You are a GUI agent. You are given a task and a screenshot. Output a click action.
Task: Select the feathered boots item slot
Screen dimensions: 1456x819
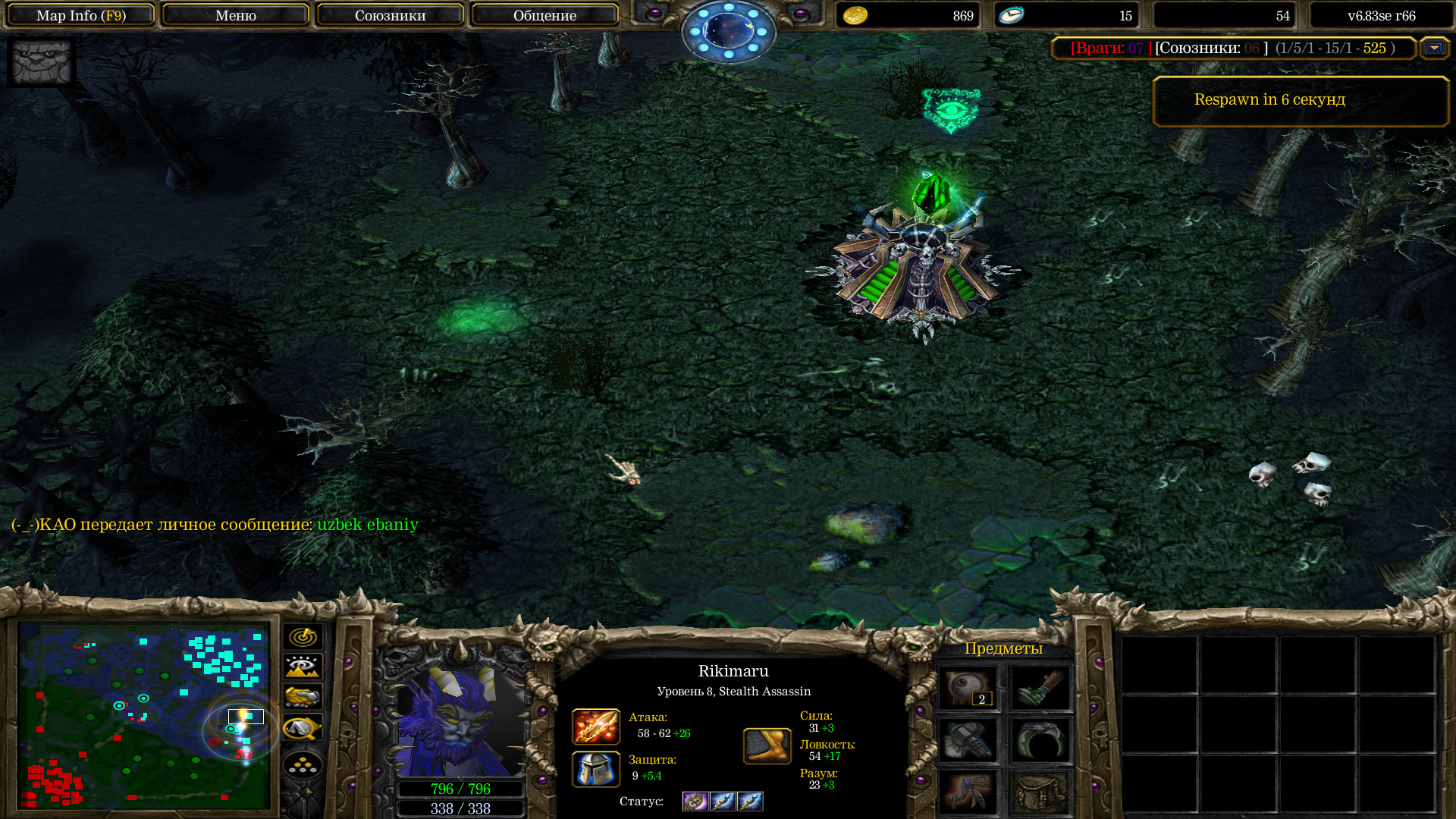coord(968,792)
